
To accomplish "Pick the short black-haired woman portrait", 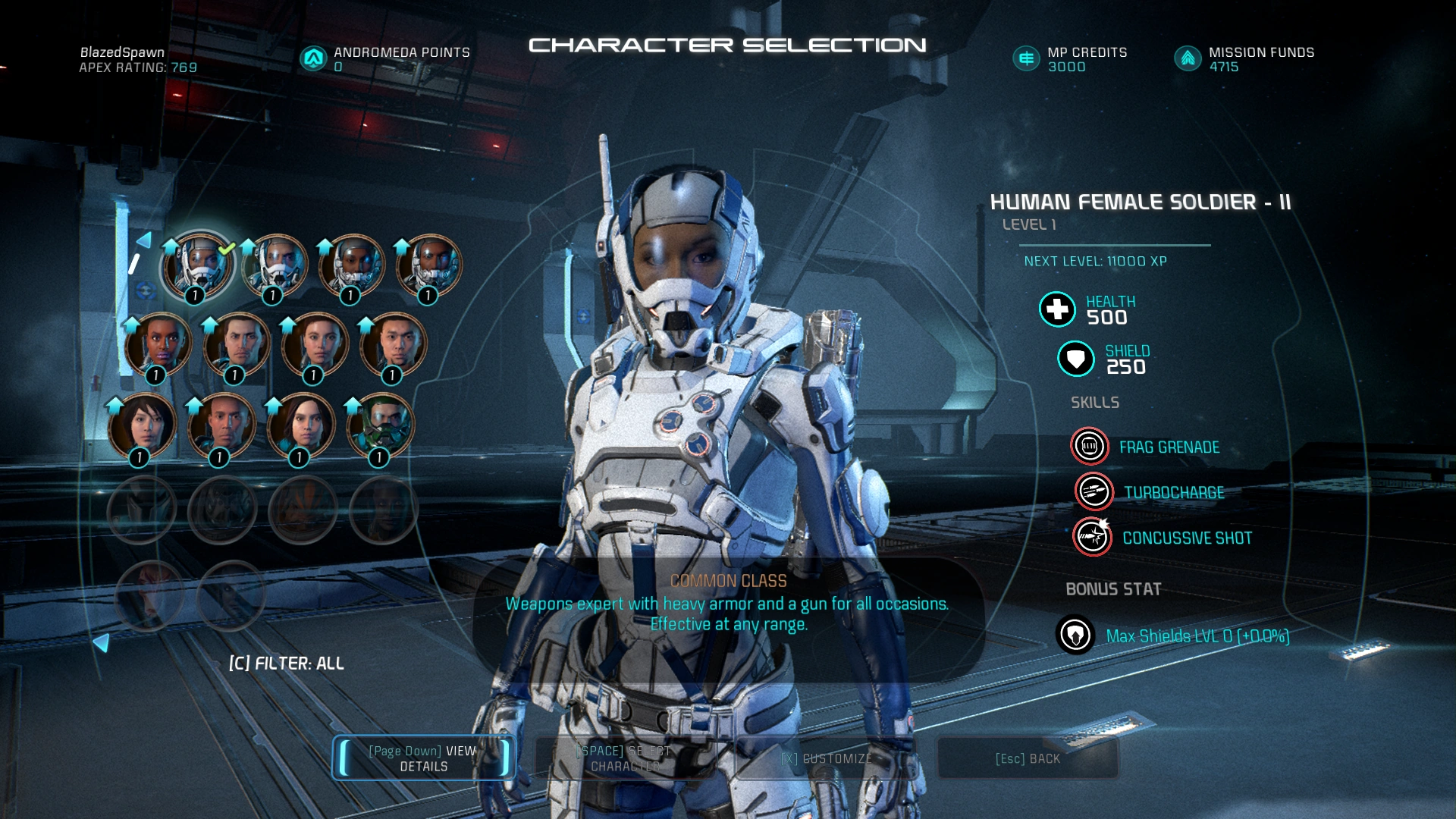I will point(142,425).
